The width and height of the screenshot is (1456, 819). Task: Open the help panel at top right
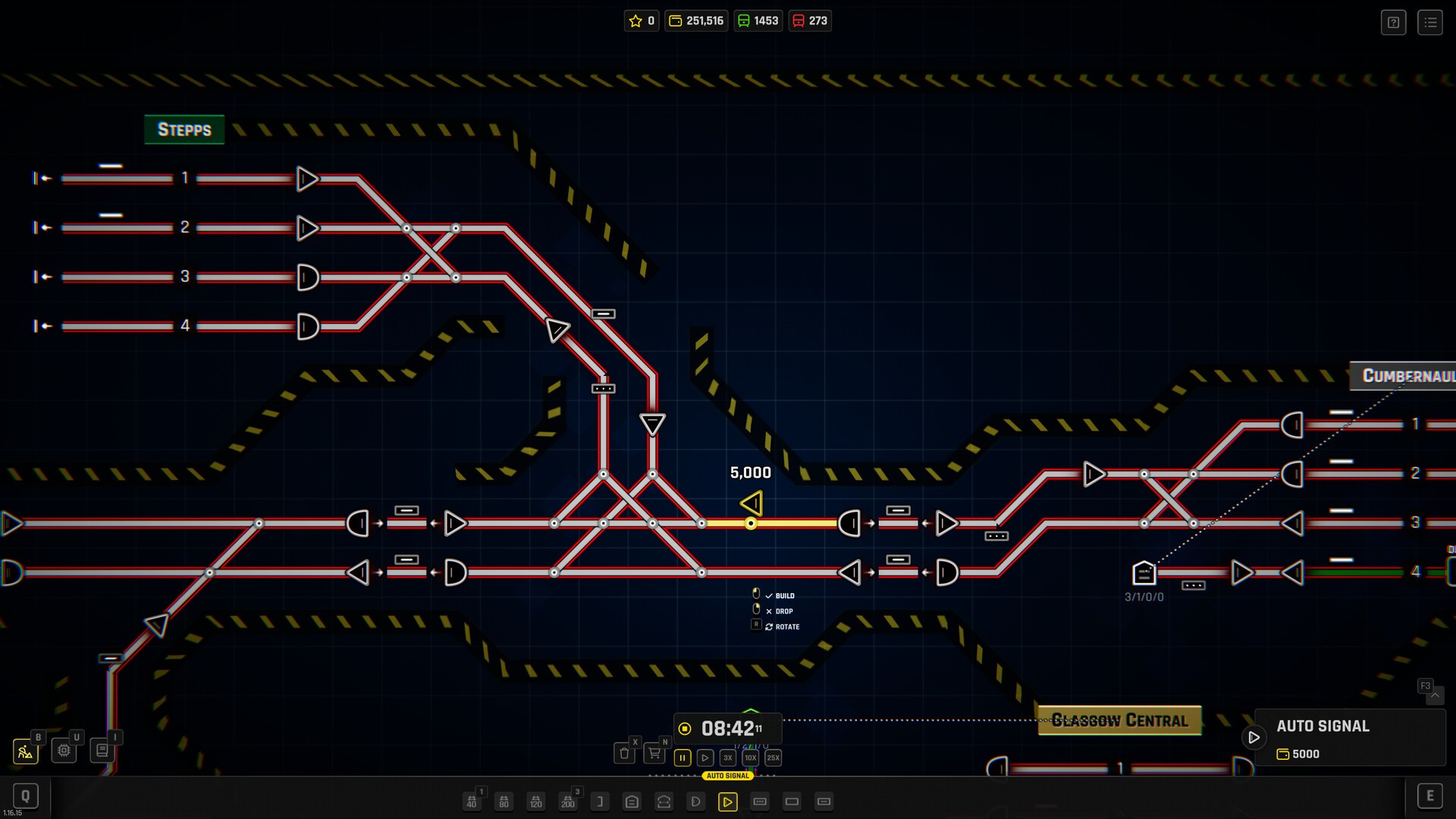[x=1393, y=22]
